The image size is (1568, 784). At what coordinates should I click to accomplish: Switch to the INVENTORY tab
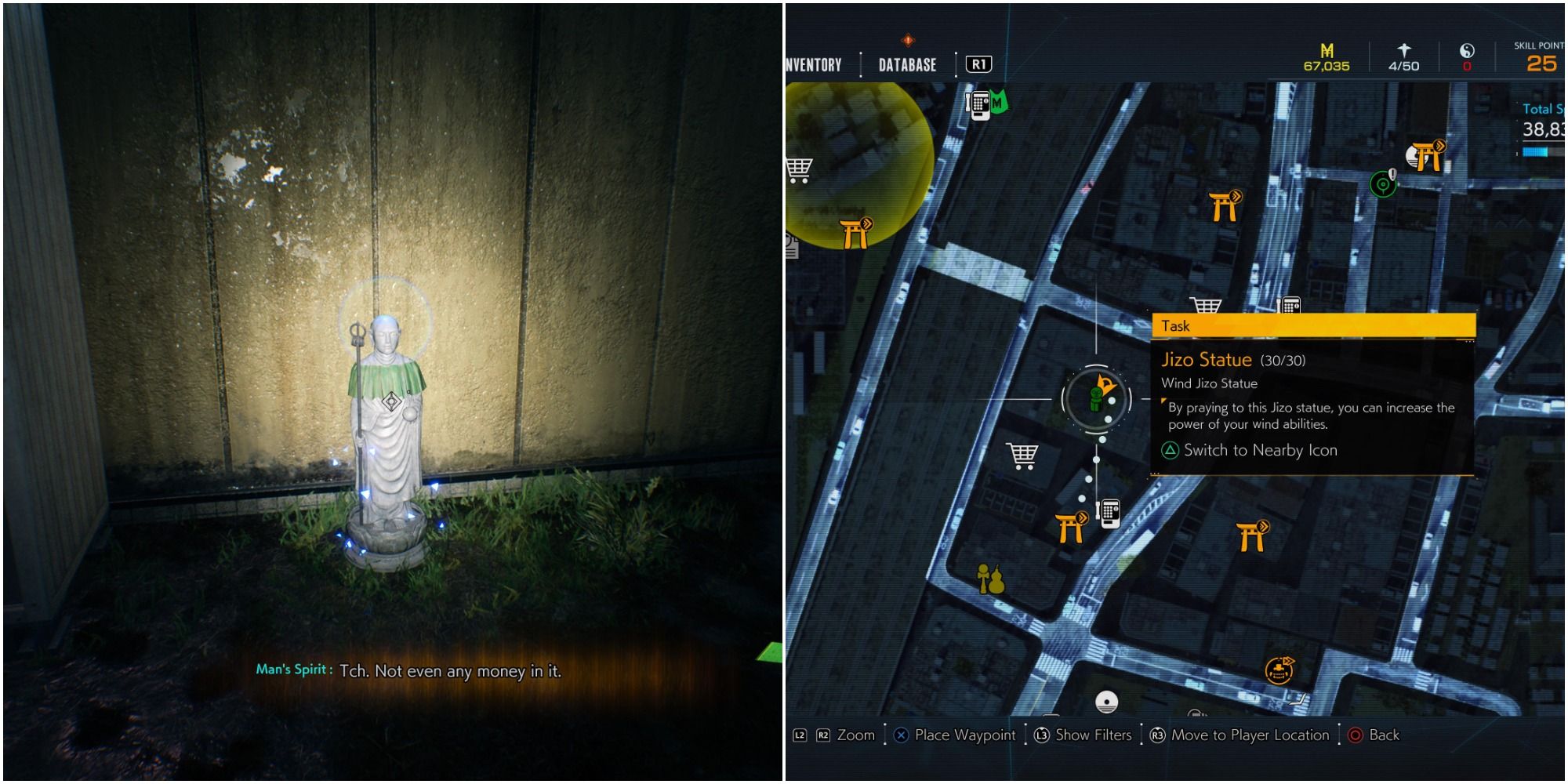point(812,65)
